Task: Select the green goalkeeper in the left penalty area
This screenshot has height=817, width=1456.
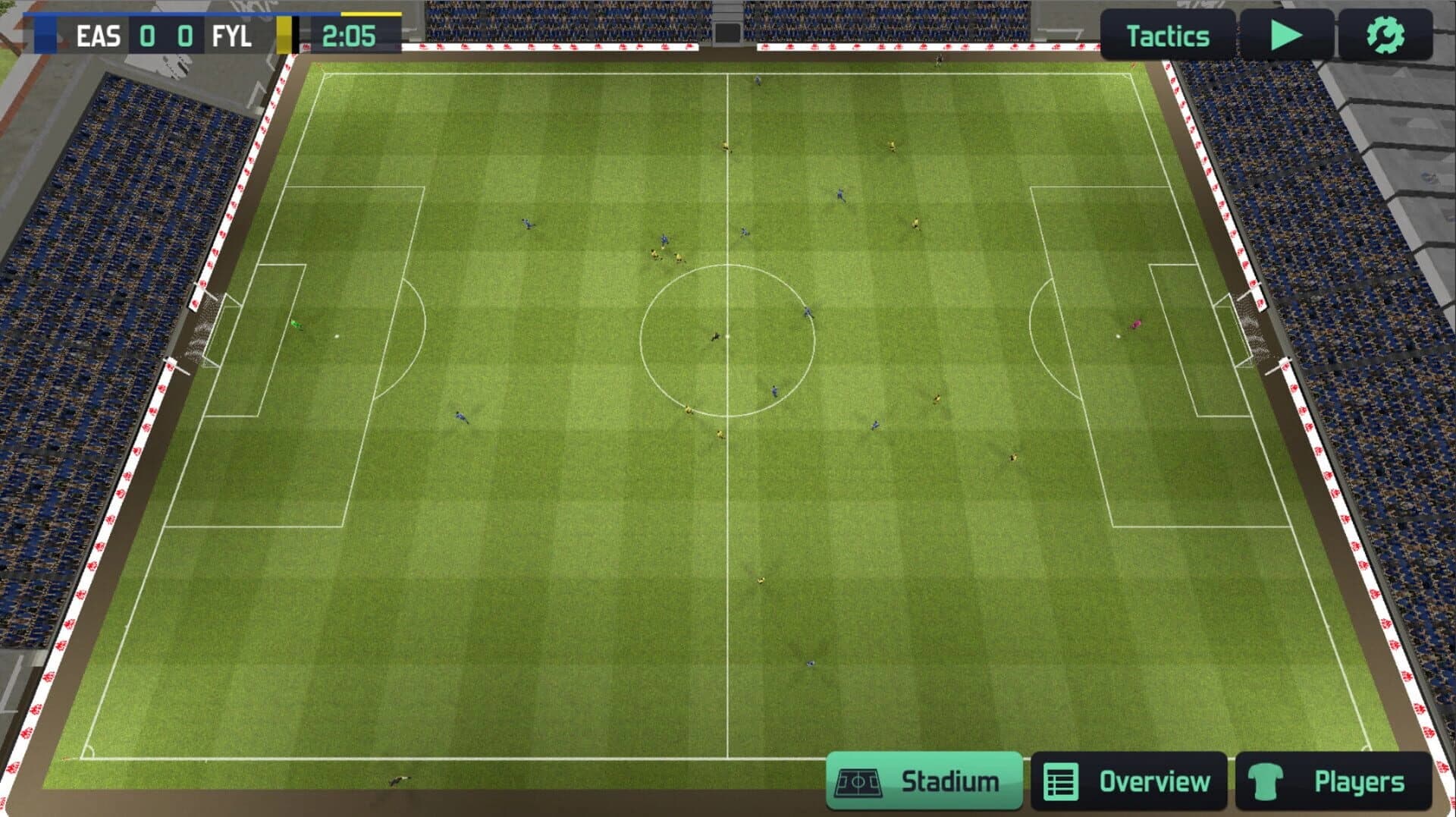Action: click(296, 324)
